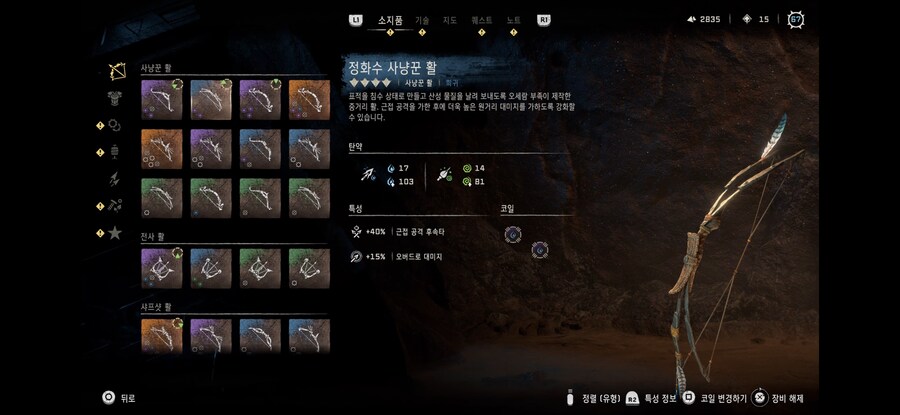Show 특성 정보 trait details

coord(651,398)
